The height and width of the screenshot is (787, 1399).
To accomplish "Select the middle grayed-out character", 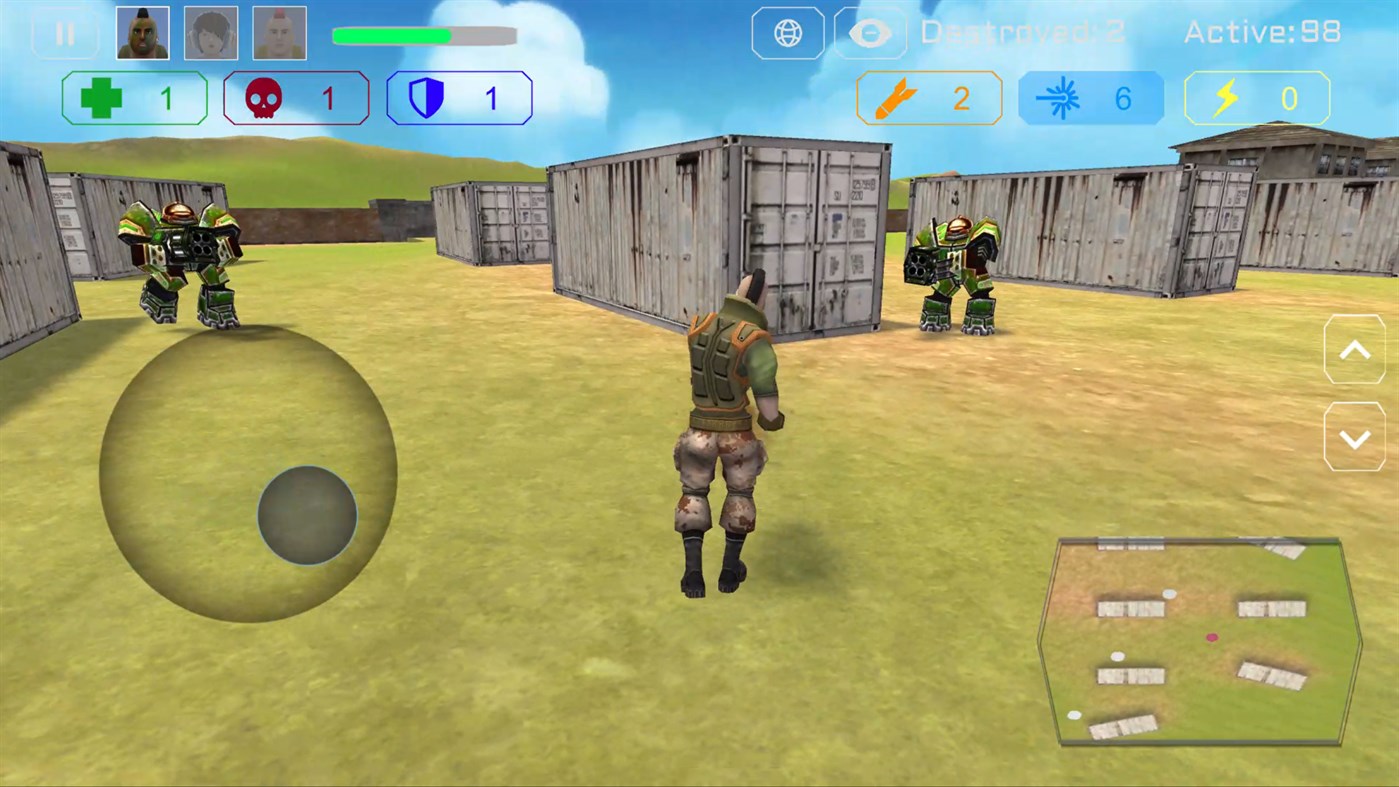I will tap(210, 32).
